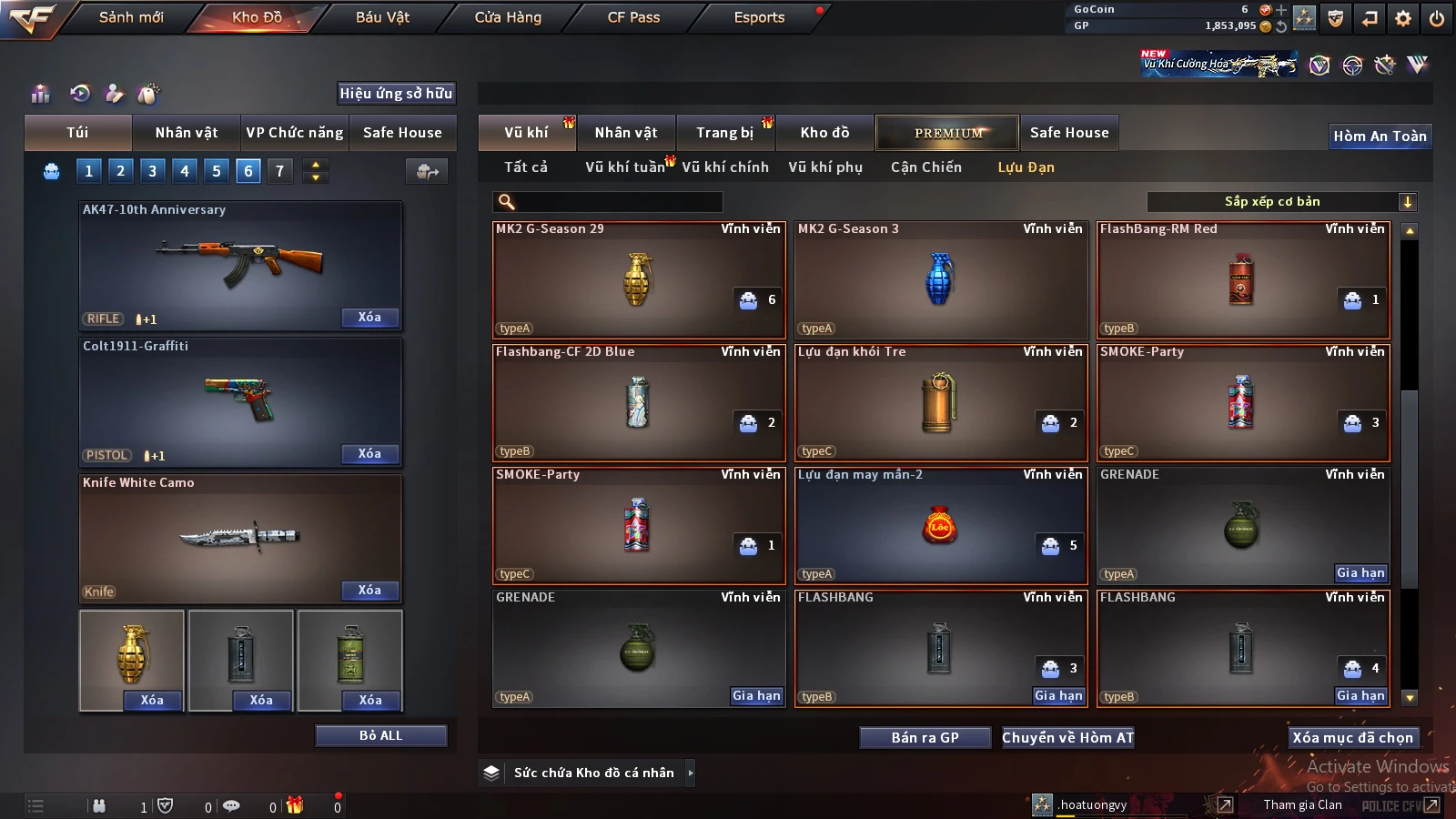This screenshot has height=819, width=1456.
Task: Select the MK2 G-Season 29 grenade
Action: [637, 280]
